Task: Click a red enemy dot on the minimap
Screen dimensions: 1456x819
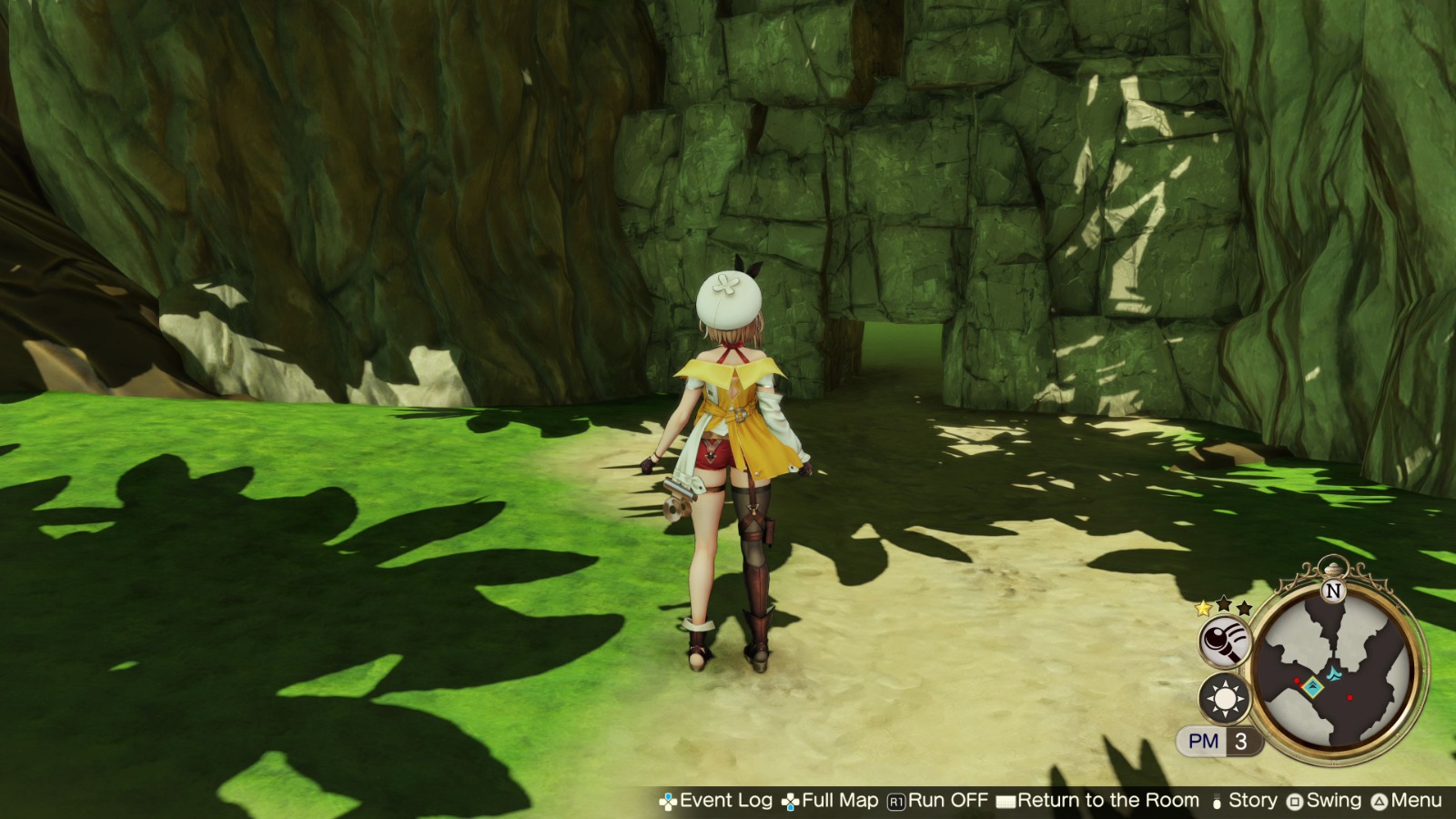Action: [x=1350, y=698]
